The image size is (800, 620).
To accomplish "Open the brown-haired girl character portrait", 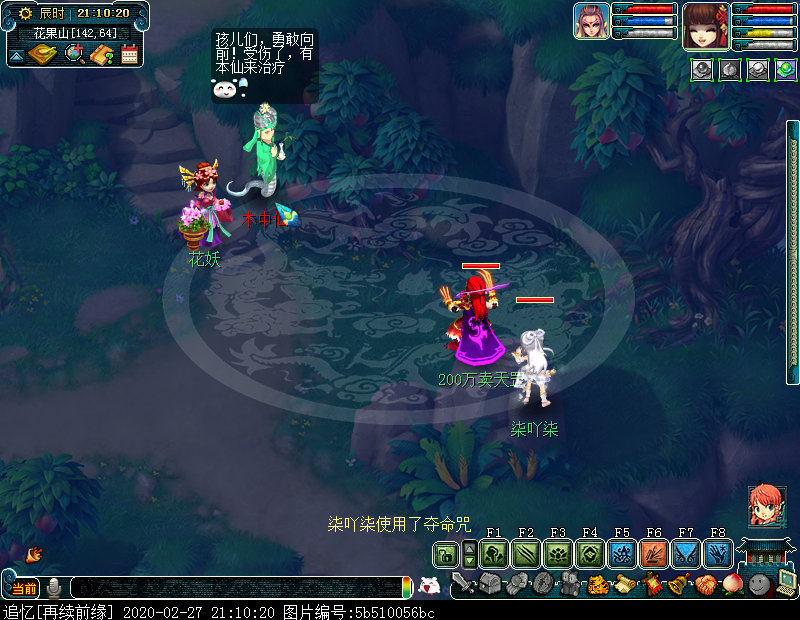I will point(705,27).
